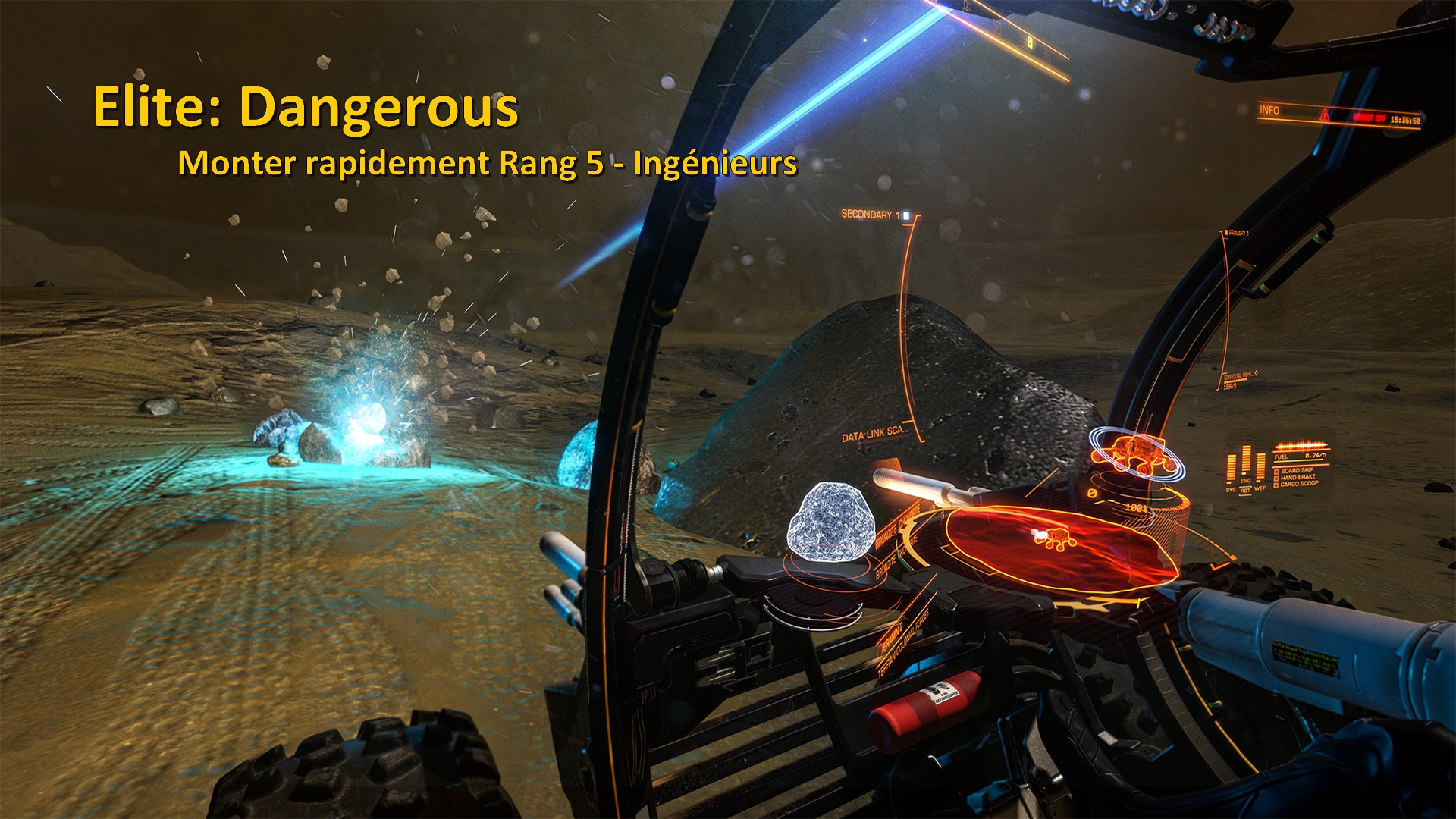Open the INFO panel header

1269,109
